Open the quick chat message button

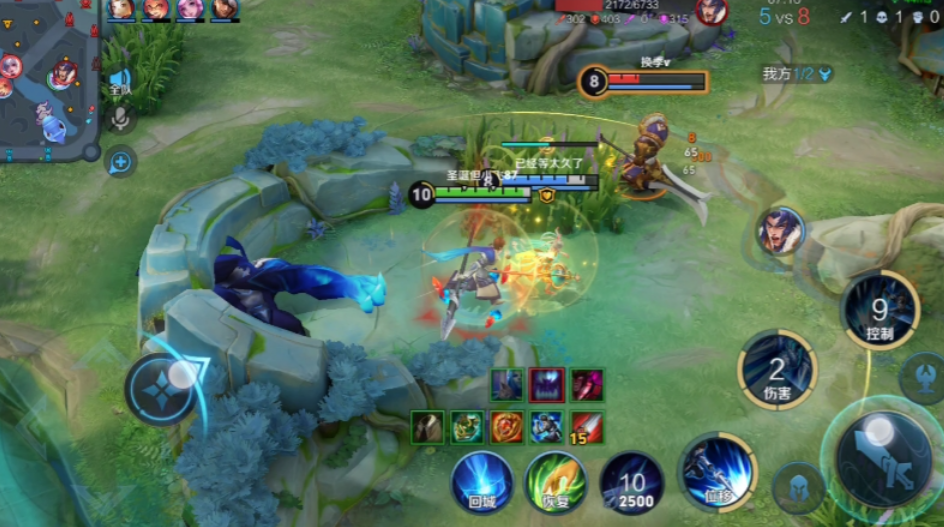point(121,160)
